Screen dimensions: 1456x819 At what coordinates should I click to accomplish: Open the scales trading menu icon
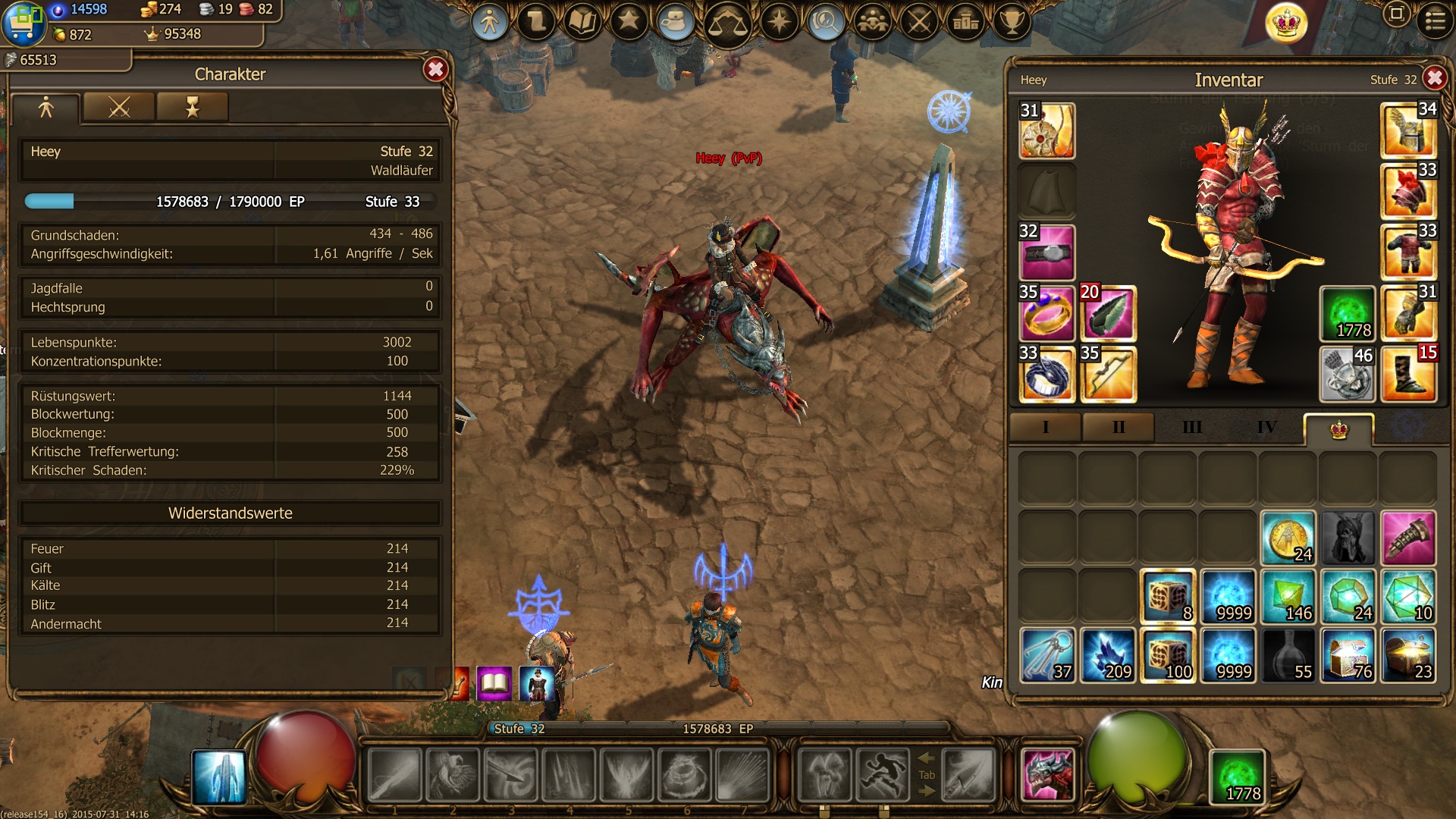coord(726,24)
